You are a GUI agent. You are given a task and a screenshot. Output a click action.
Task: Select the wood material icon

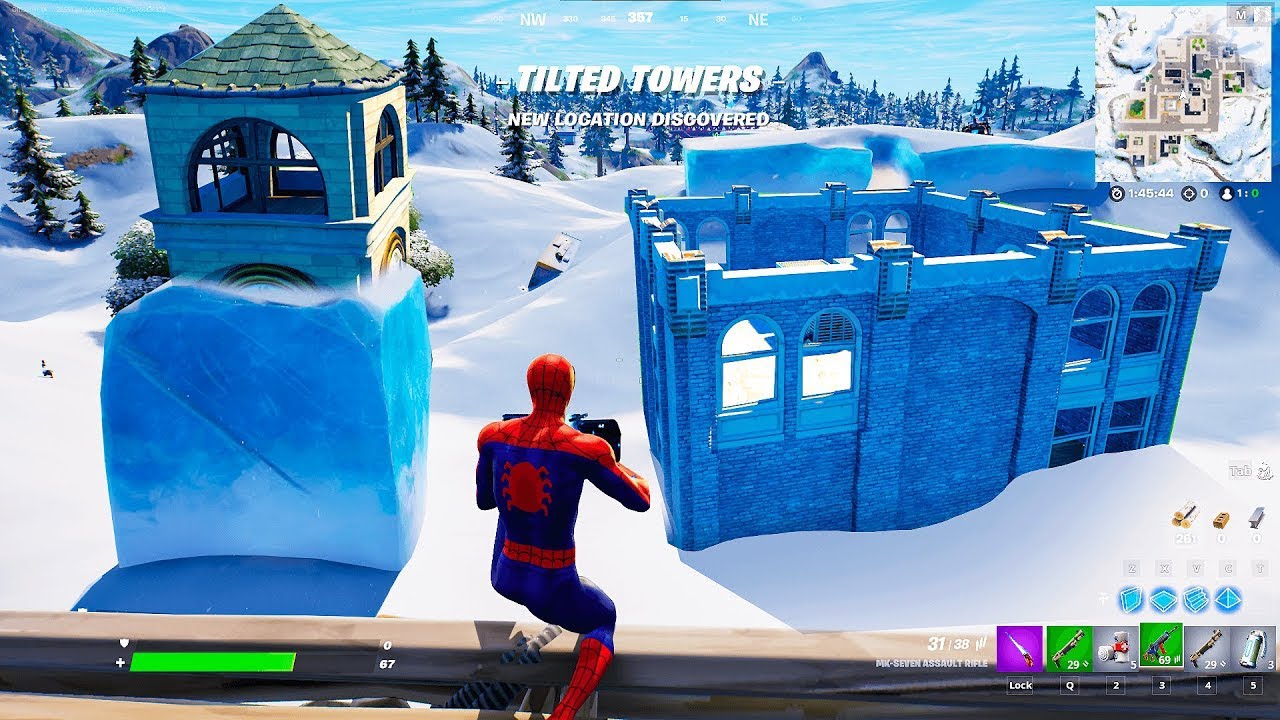[x=1187, y=517]
